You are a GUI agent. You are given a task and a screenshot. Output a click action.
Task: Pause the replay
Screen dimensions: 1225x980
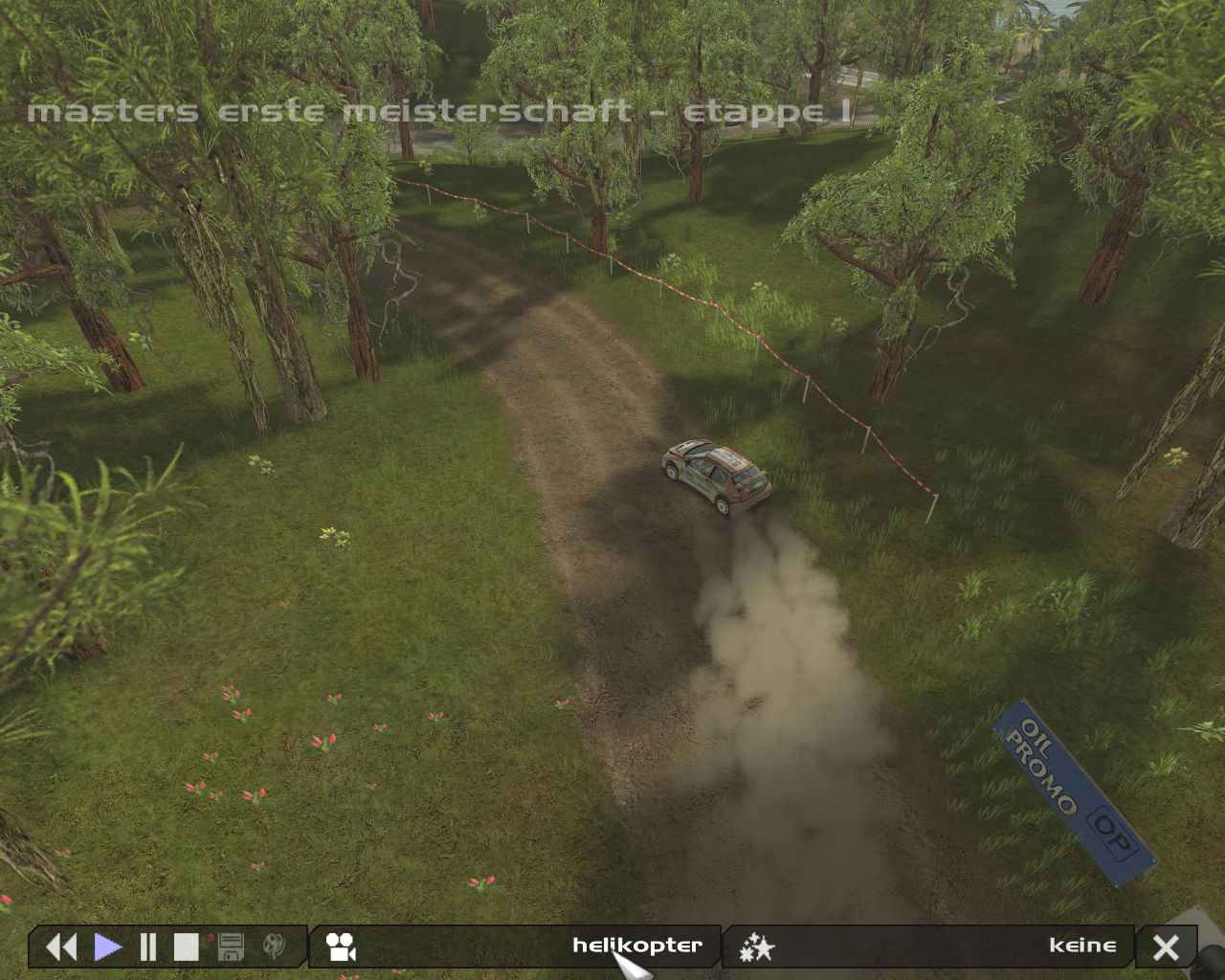pos(148,947)
